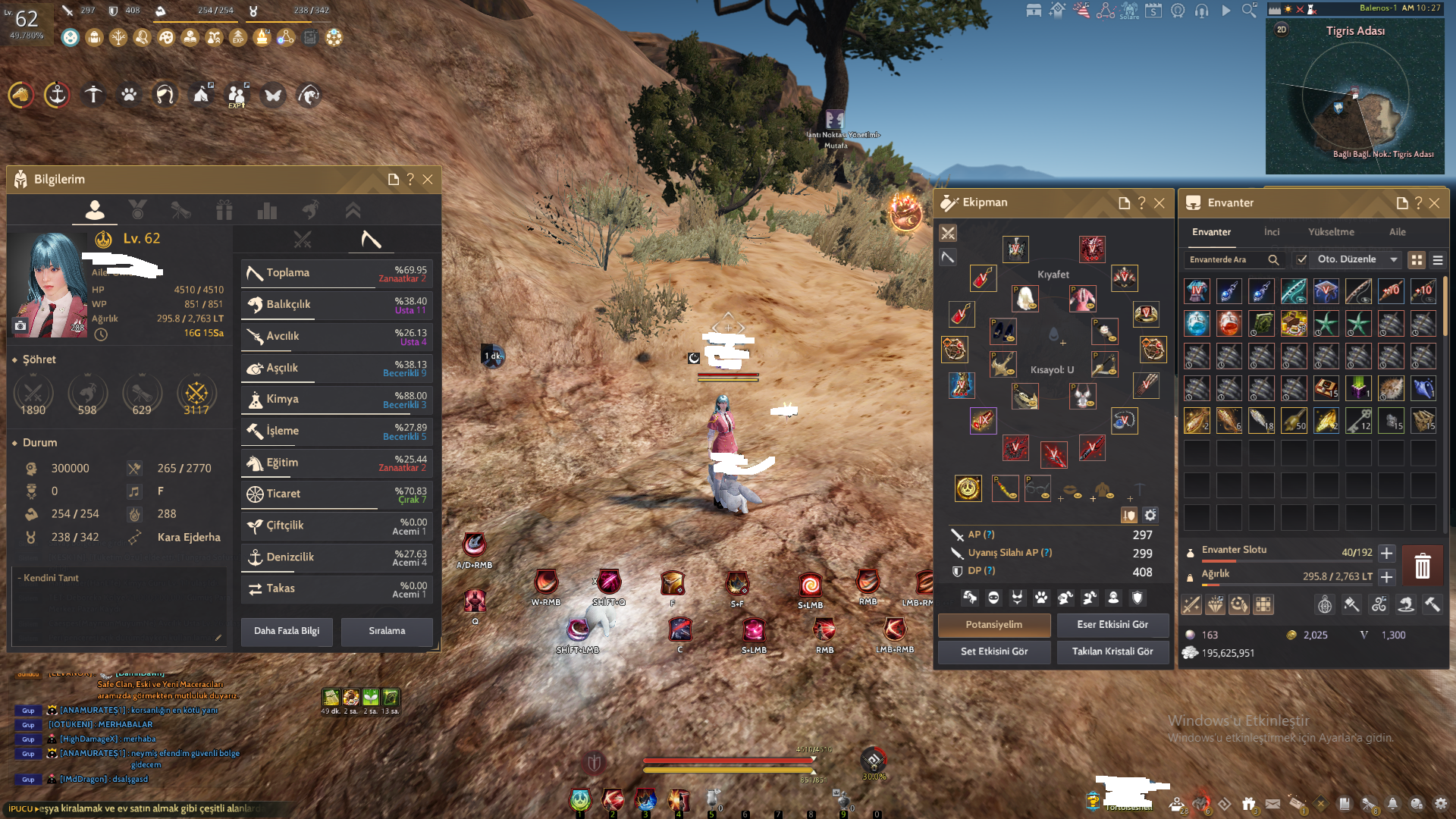Switch to the İnci tab
Screen dimensions: 1456x819
pos(1272,232)
